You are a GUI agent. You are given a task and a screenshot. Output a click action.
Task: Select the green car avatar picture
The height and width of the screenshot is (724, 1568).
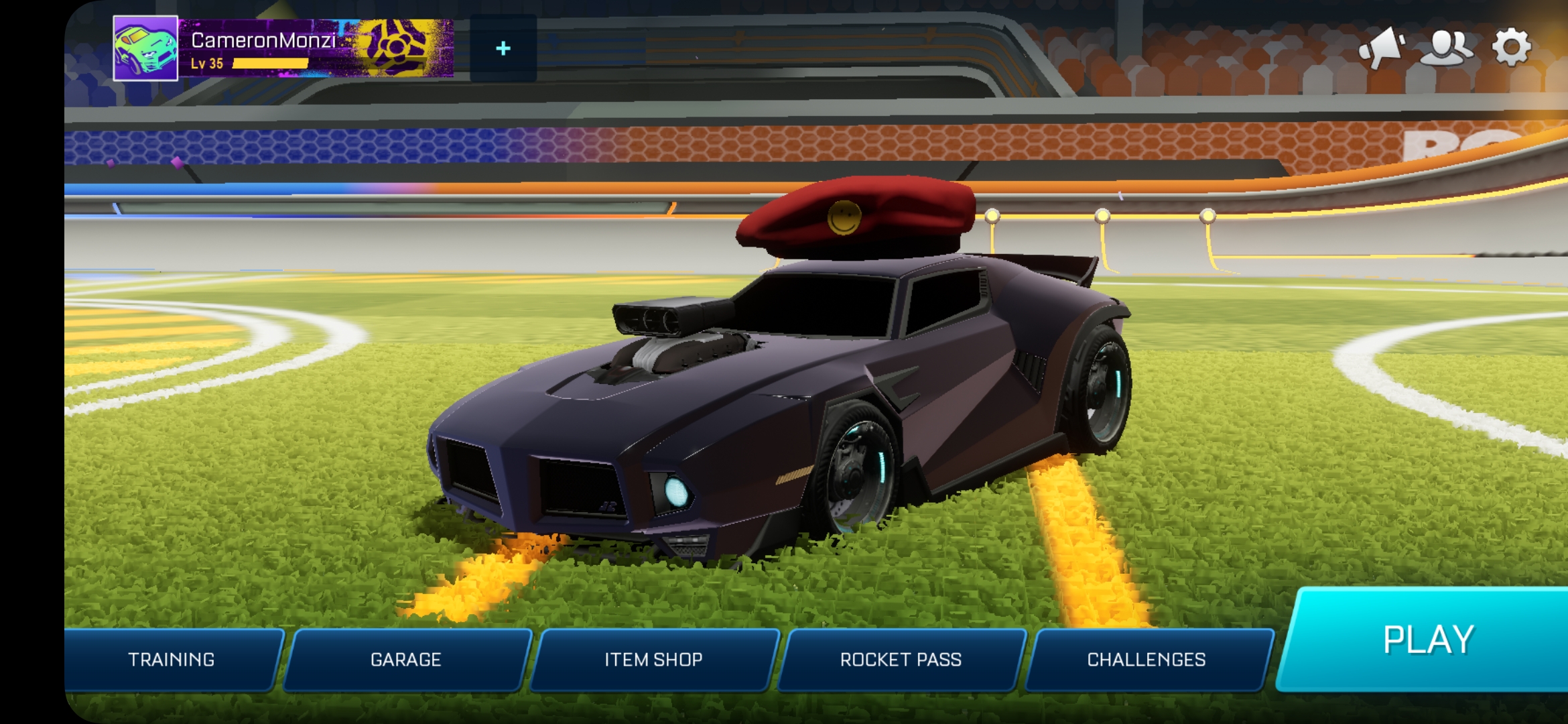click(145, 48)
